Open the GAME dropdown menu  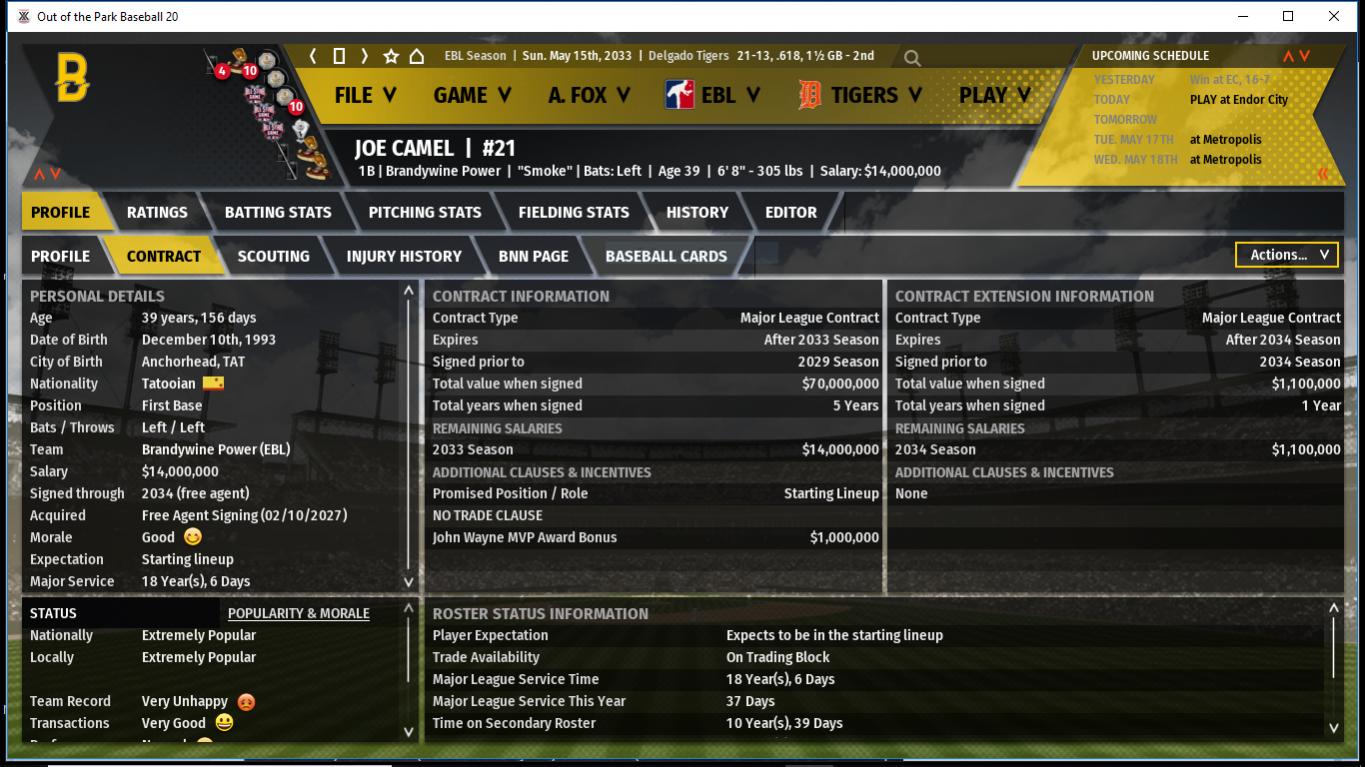click(472, 95)
